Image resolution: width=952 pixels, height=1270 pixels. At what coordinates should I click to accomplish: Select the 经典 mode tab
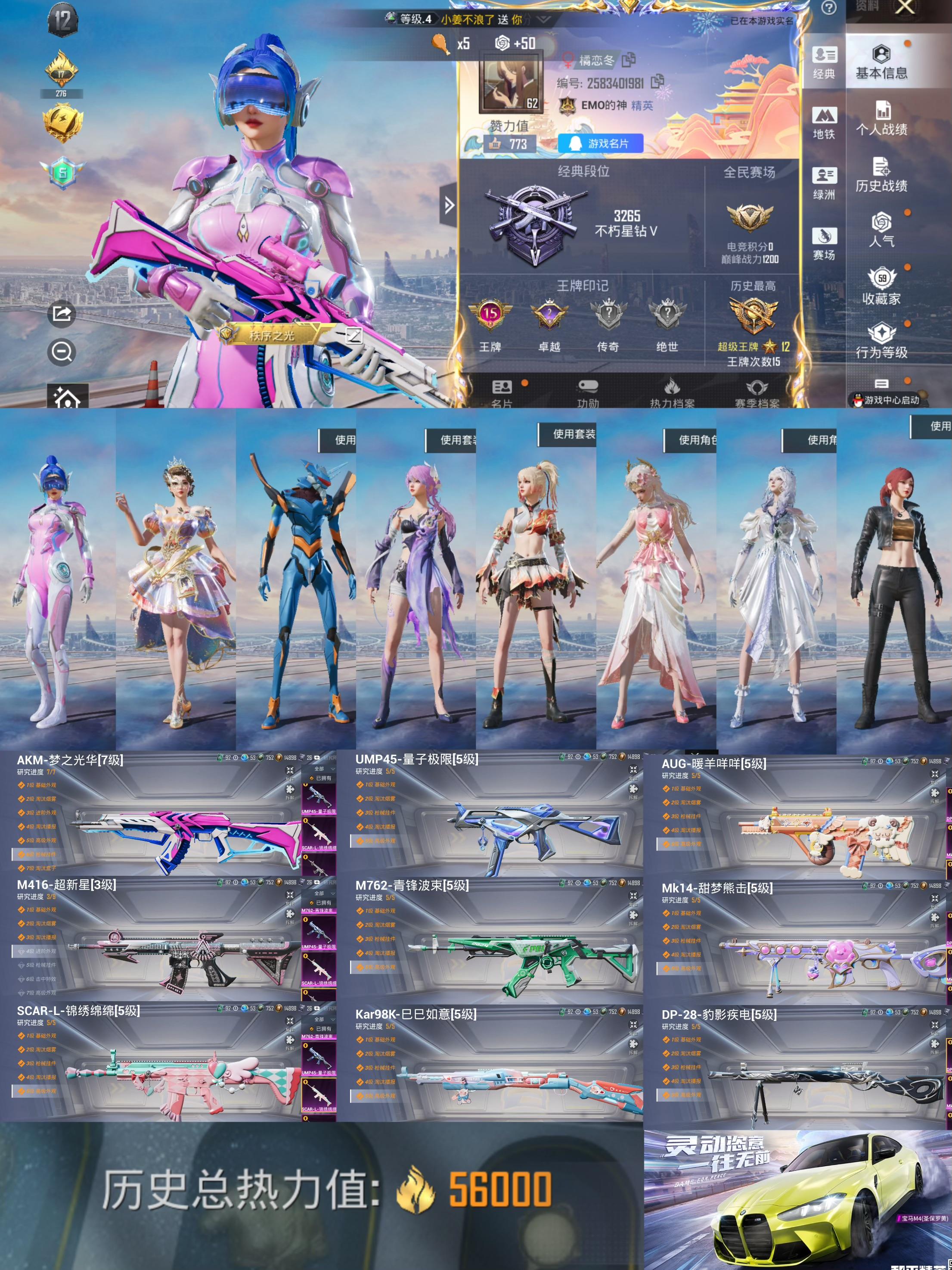click(x=824, y=62)
